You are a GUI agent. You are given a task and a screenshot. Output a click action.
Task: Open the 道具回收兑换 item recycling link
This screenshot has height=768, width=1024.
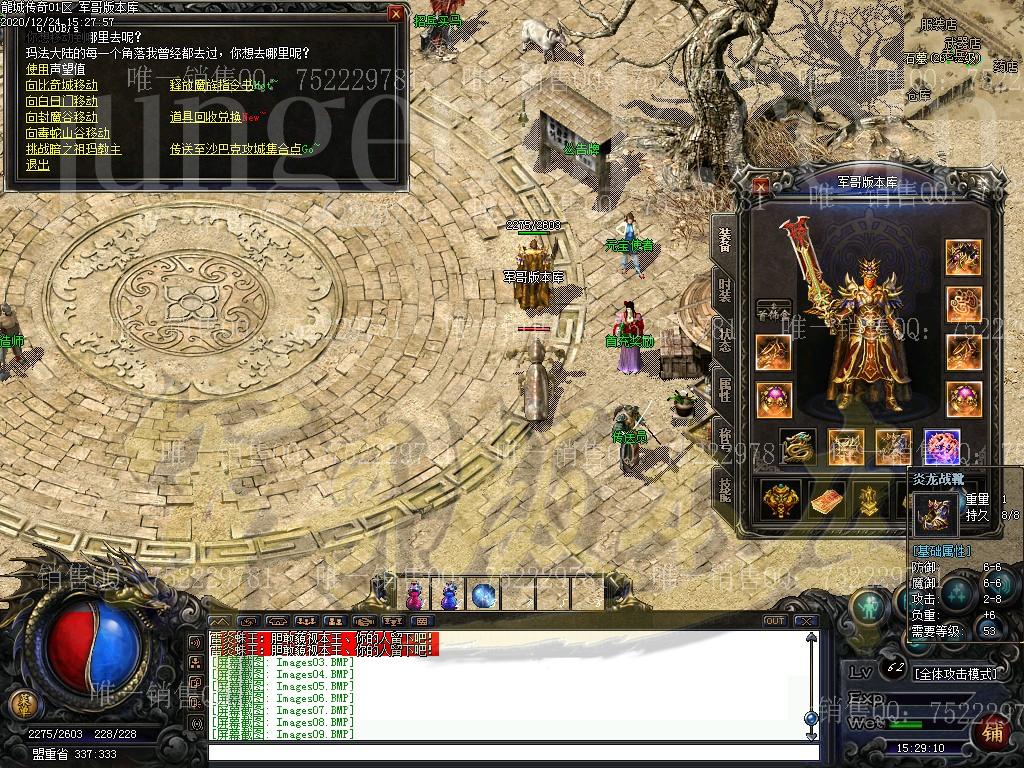click(x=205, y=117)
